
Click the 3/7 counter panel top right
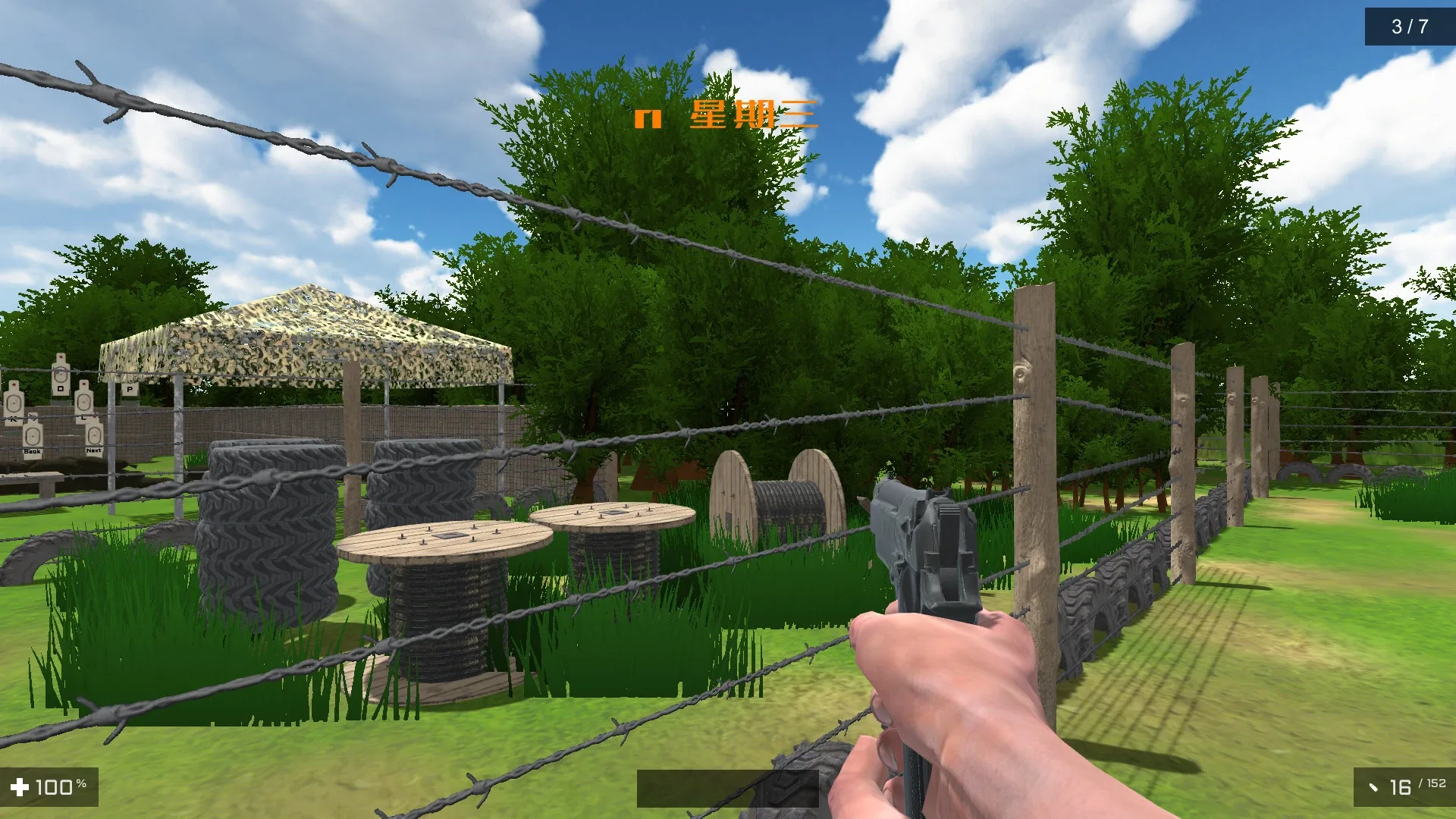click(1412, 25)
